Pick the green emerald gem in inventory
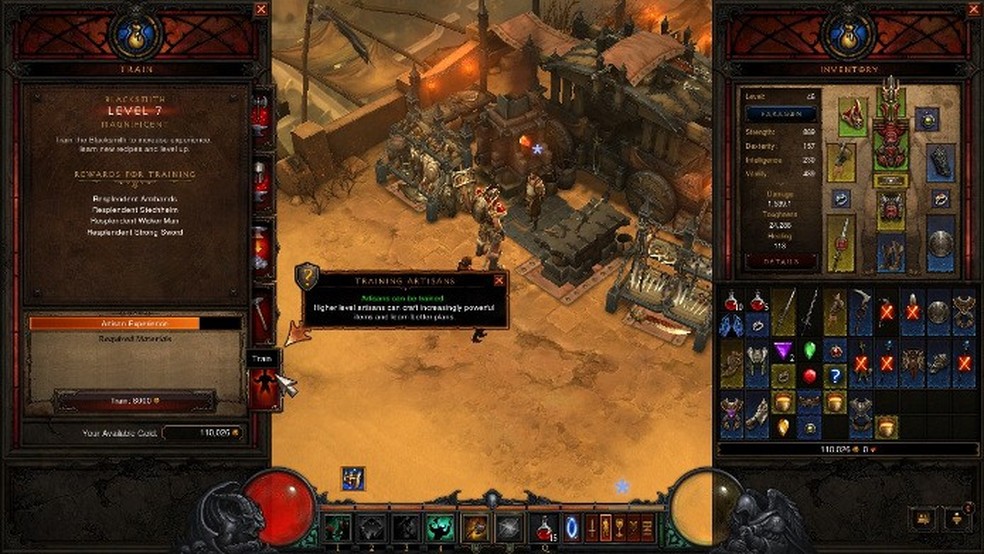984x554 pixels. (809, 350)
